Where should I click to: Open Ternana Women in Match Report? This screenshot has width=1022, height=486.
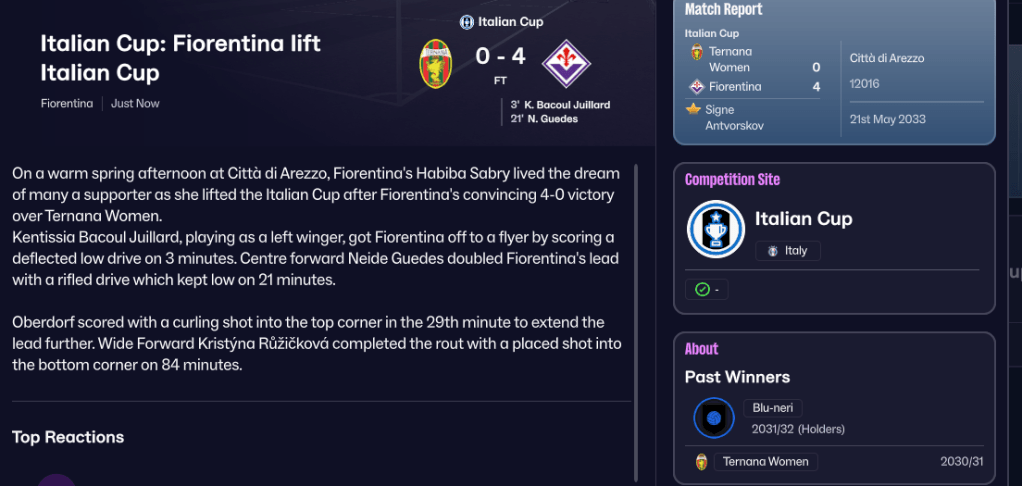point(730,59)
